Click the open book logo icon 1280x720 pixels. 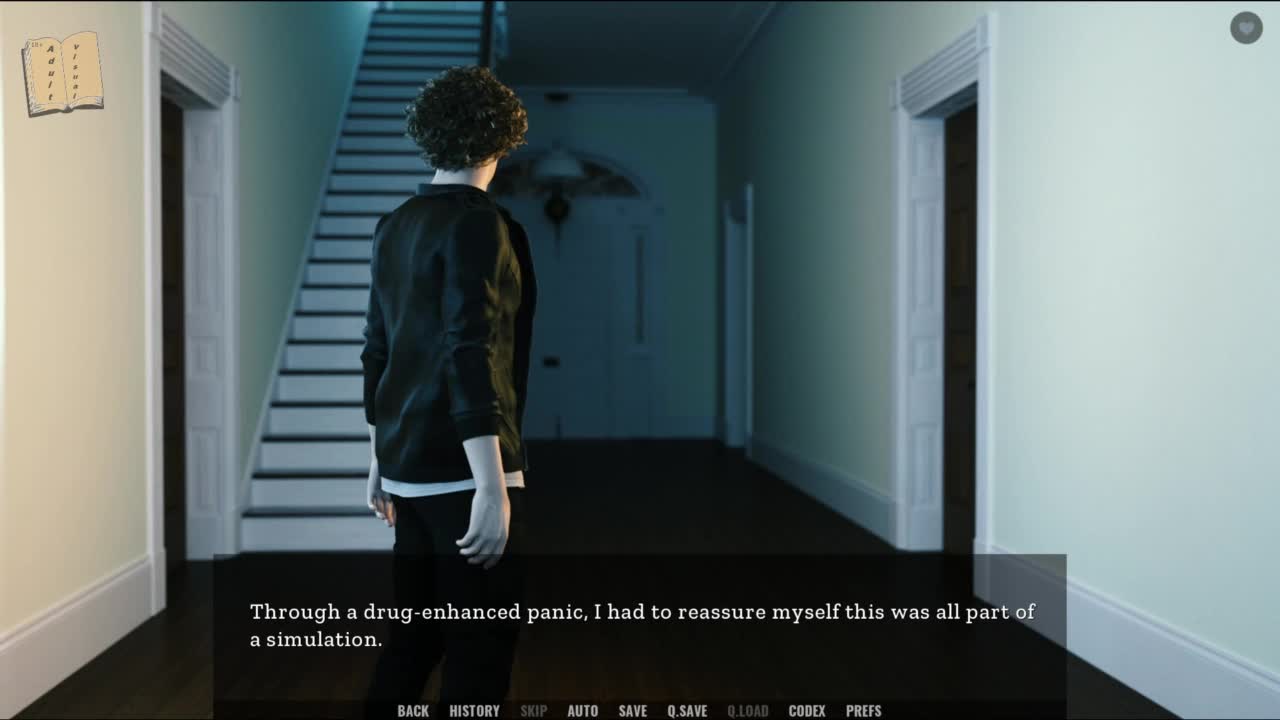click(63, 73)
